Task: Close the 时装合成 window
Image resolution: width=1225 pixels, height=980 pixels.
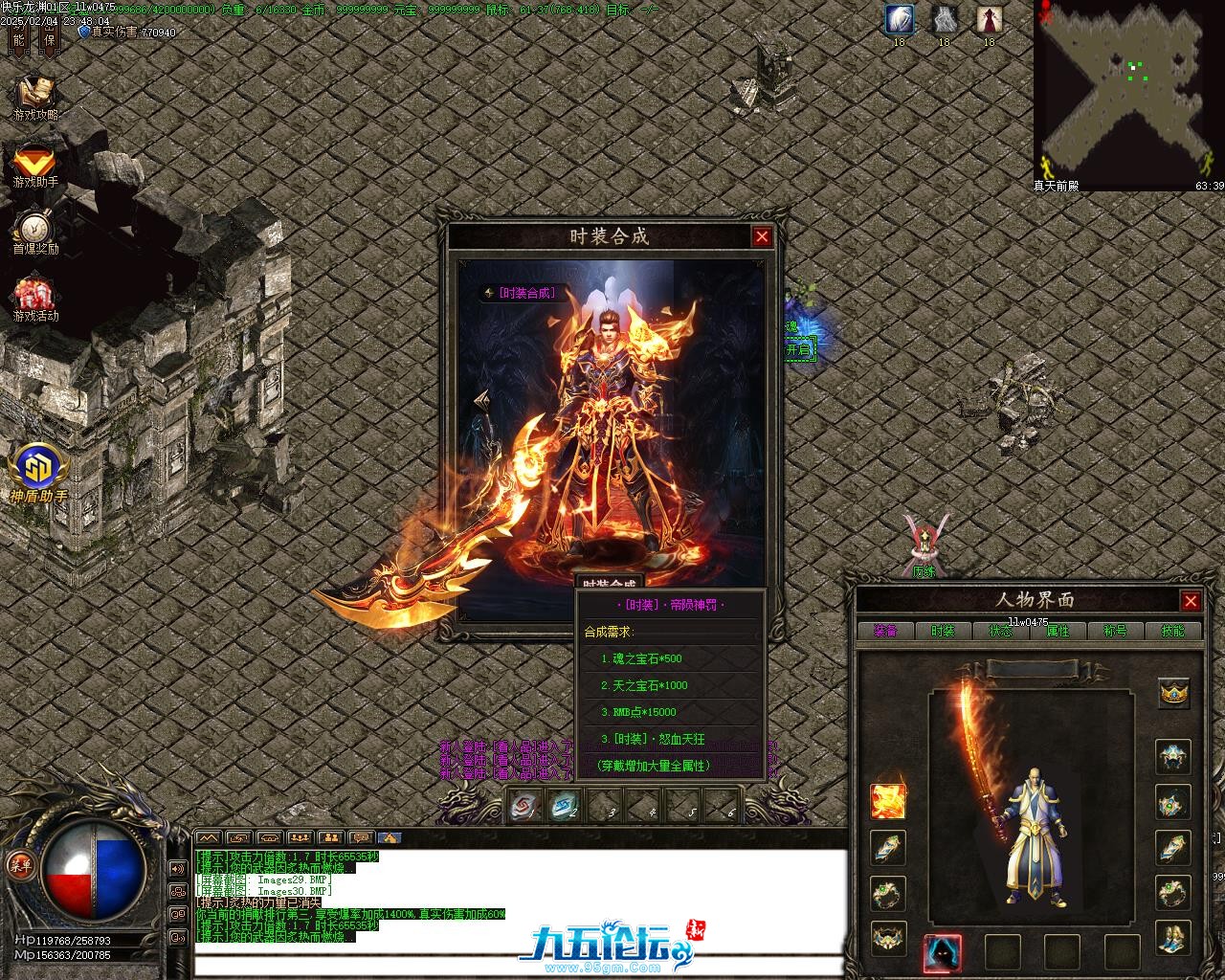Action: point(762,237)
